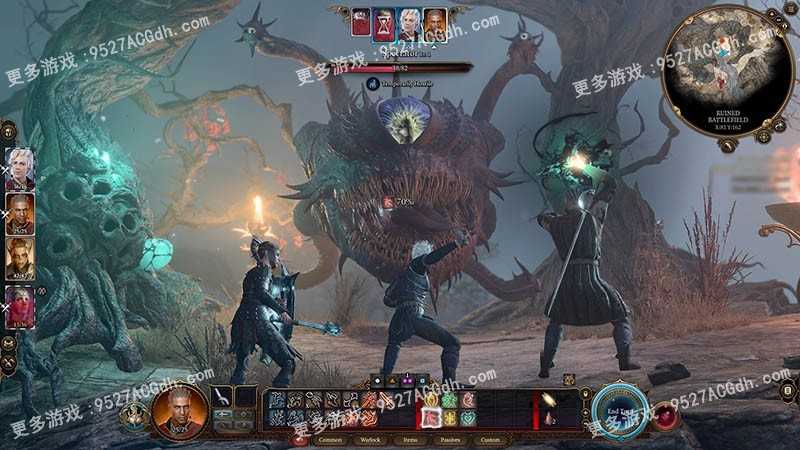Select the bald bearded portrait in turn order

[433, 21]
